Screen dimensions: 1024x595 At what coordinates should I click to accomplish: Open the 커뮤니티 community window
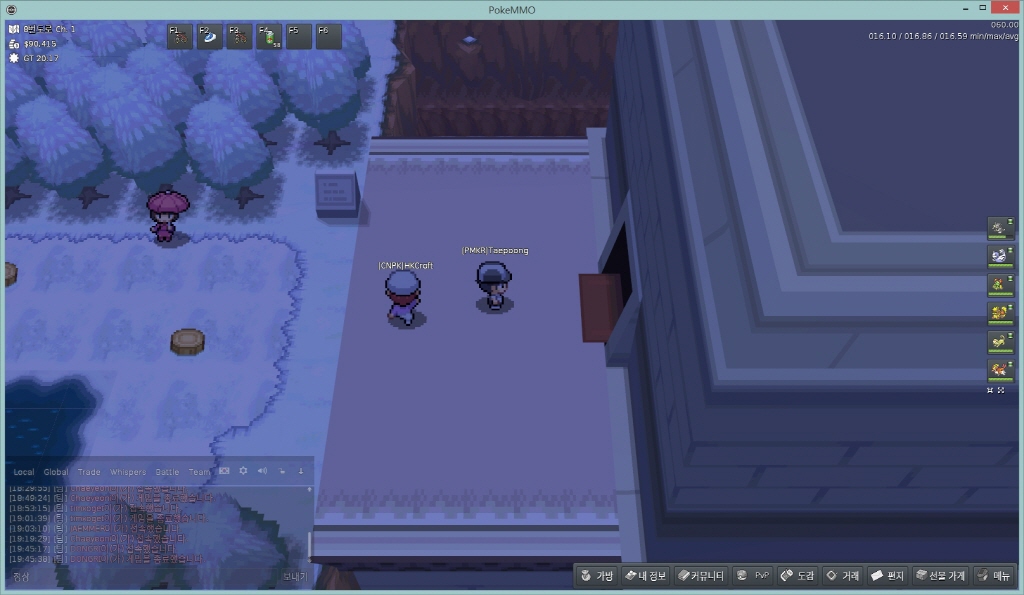pos(699,576)
